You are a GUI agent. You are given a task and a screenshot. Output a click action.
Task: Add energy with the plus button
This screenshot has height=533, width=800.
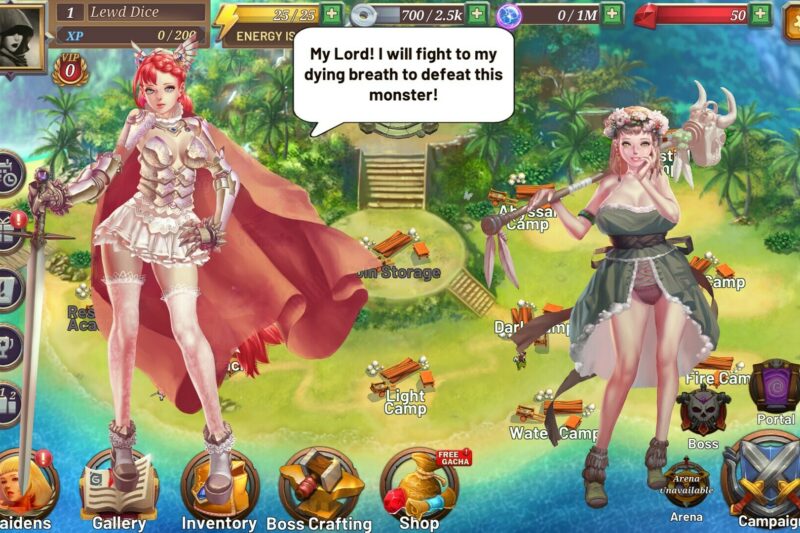[x=331, y=14]
